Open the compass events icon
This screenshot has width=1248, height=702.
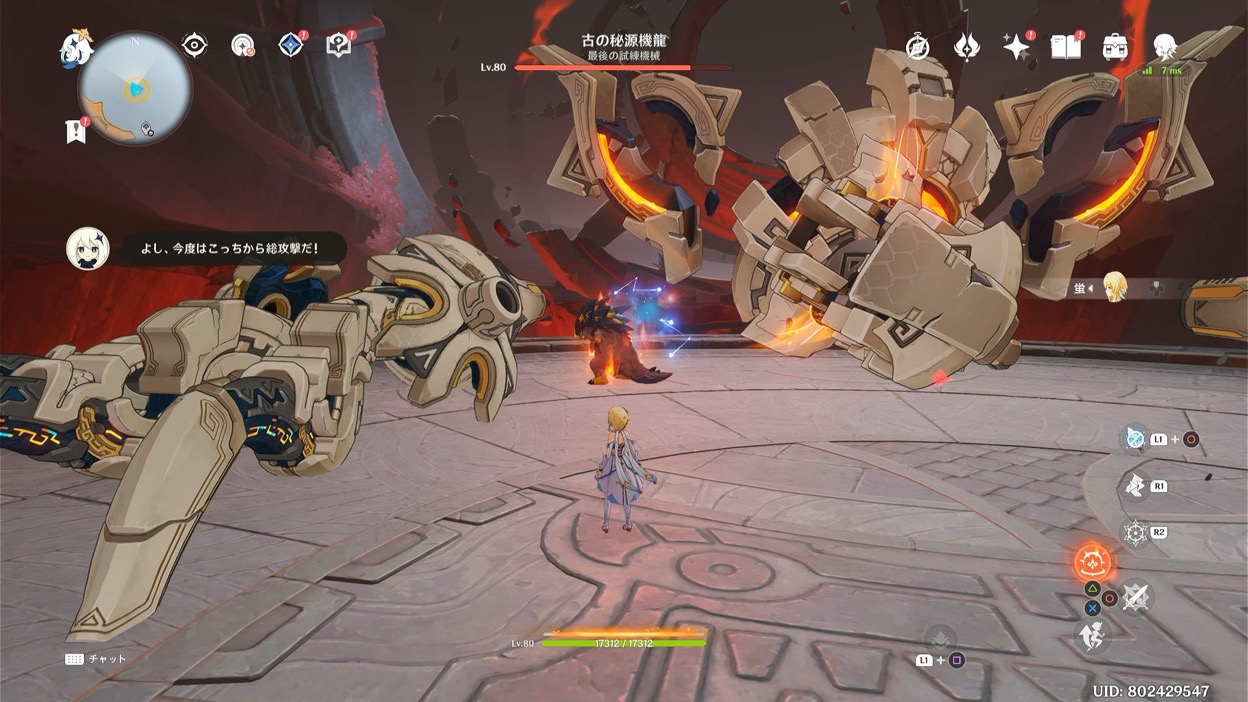point(917,46)
